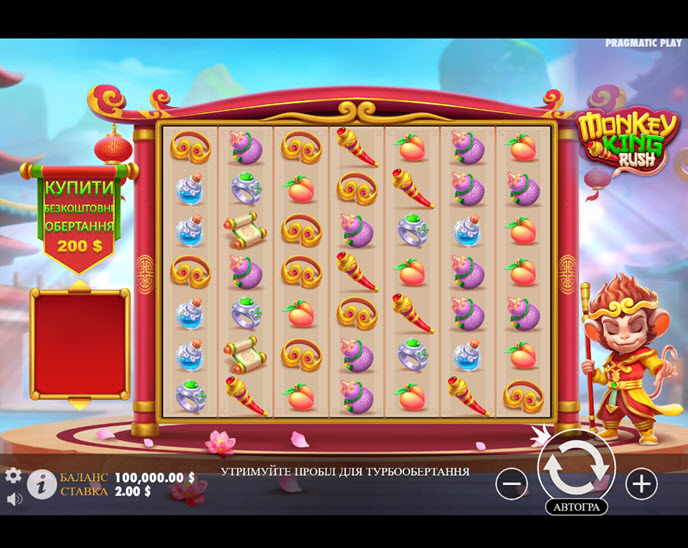Increase the bet with the plus button
Screen dimensions: 688x548
tap(641, 484)
